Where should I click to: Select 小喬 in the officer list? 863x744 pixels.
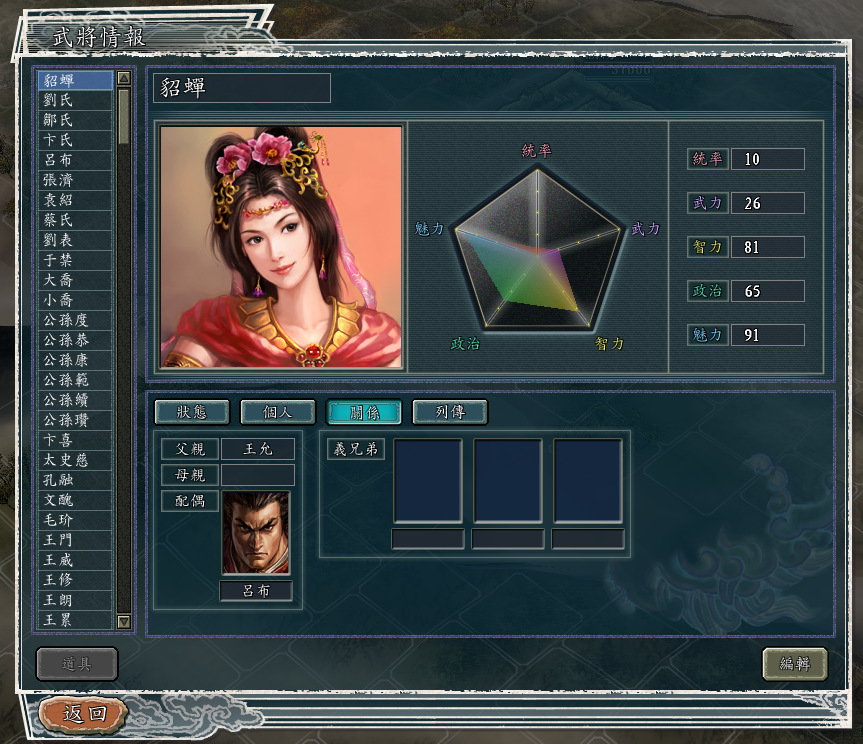click(75, 300)
